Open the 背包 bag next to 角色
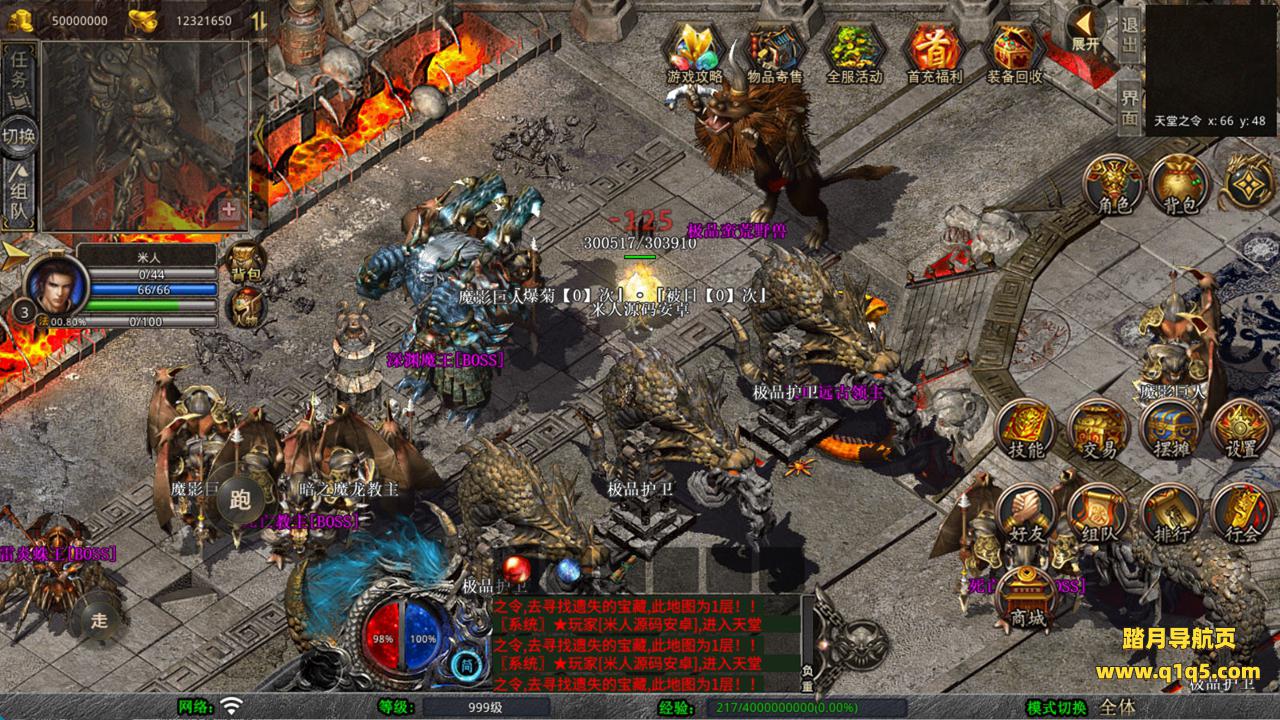1280x720 pixels. 1180,185
